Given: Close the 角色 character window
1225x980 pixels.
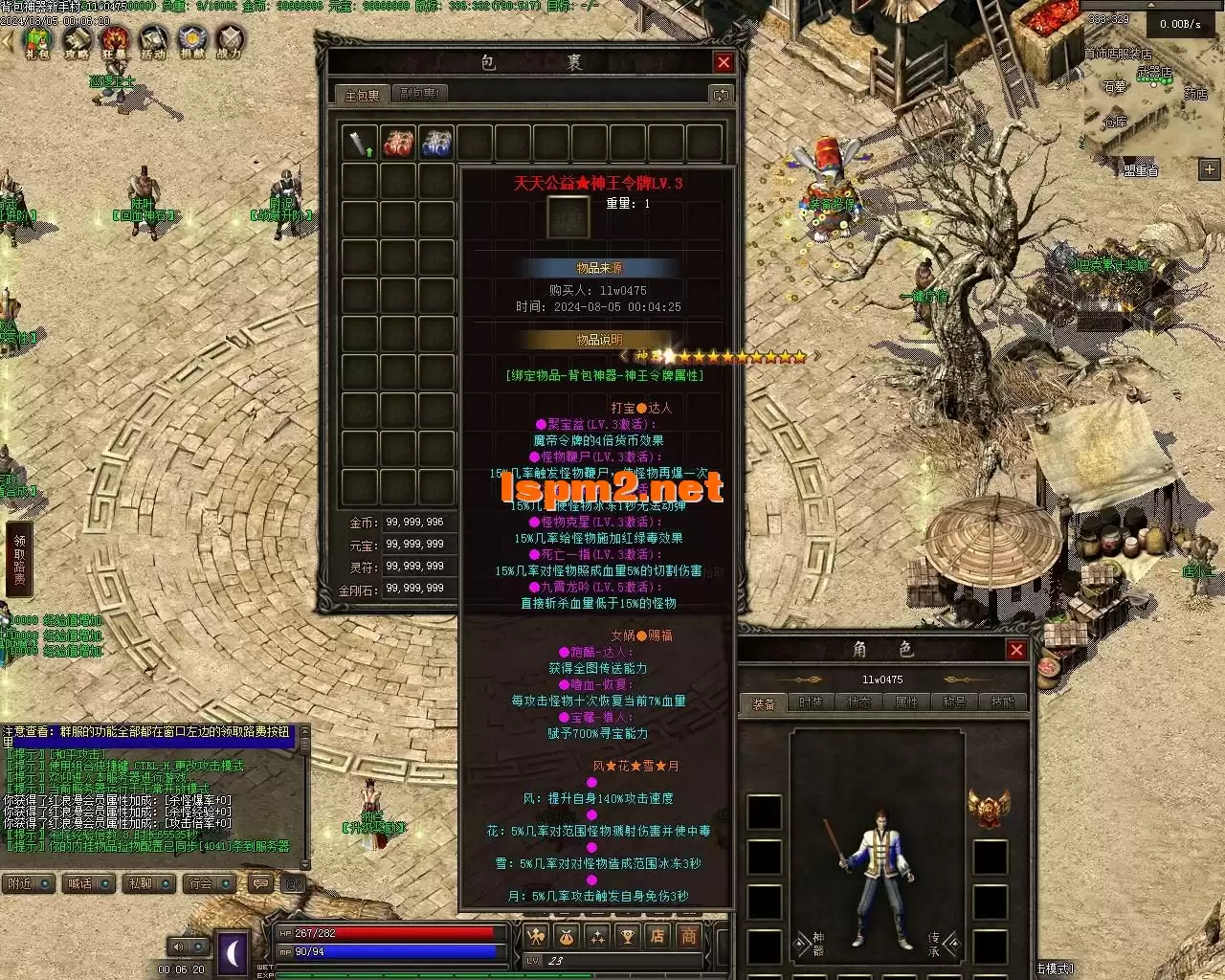Looking at the screenshot, I should tap(1016, 651).
